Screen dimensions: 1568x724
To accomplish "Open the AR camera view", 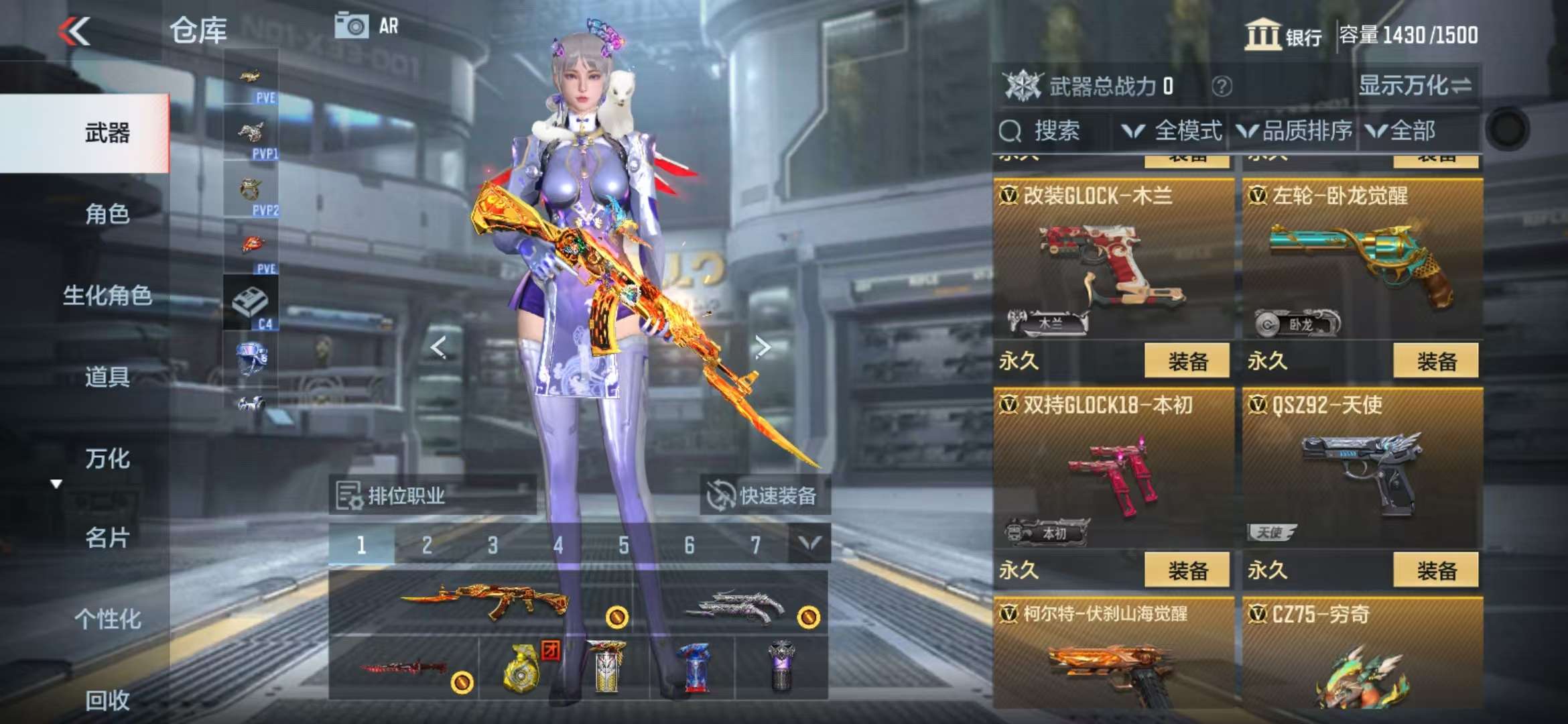I will pyautogui.click(x=367, y=27).
